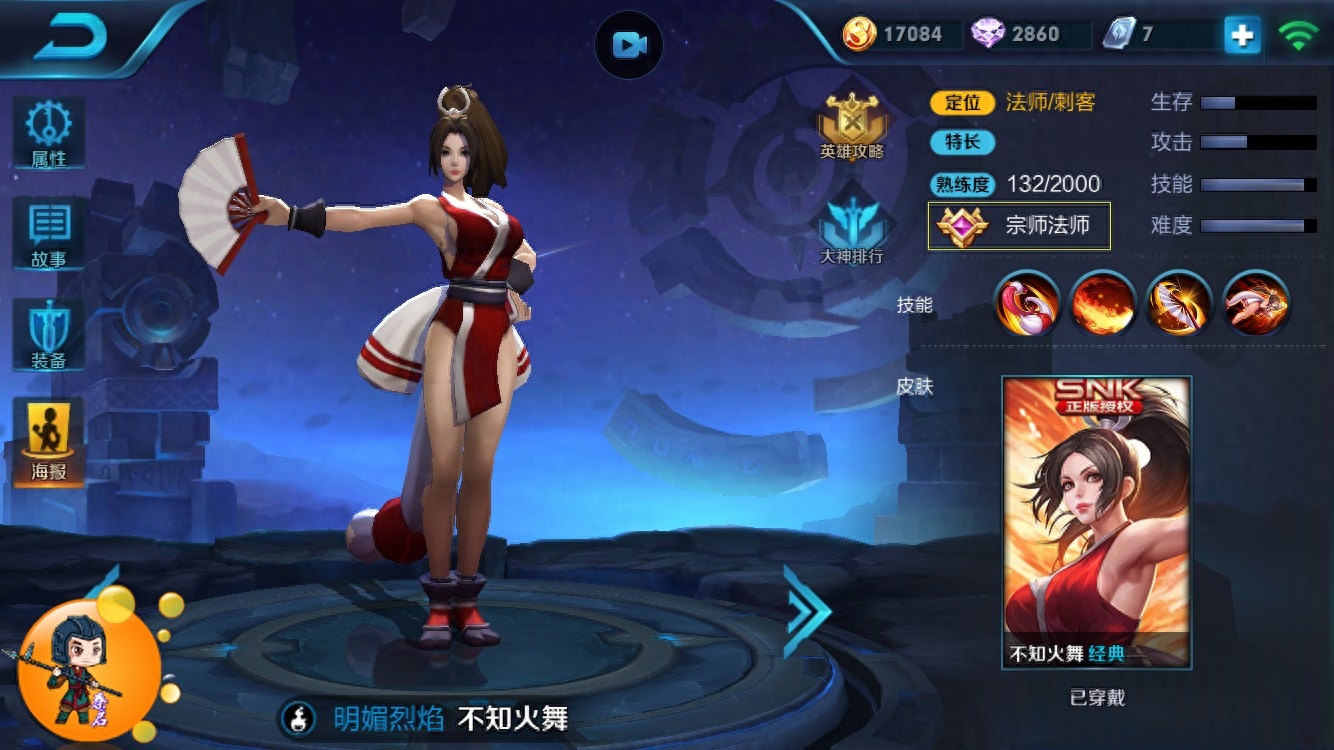Select the 海报 poster tab
1334x750 pixels.
[x=48, y=442]
